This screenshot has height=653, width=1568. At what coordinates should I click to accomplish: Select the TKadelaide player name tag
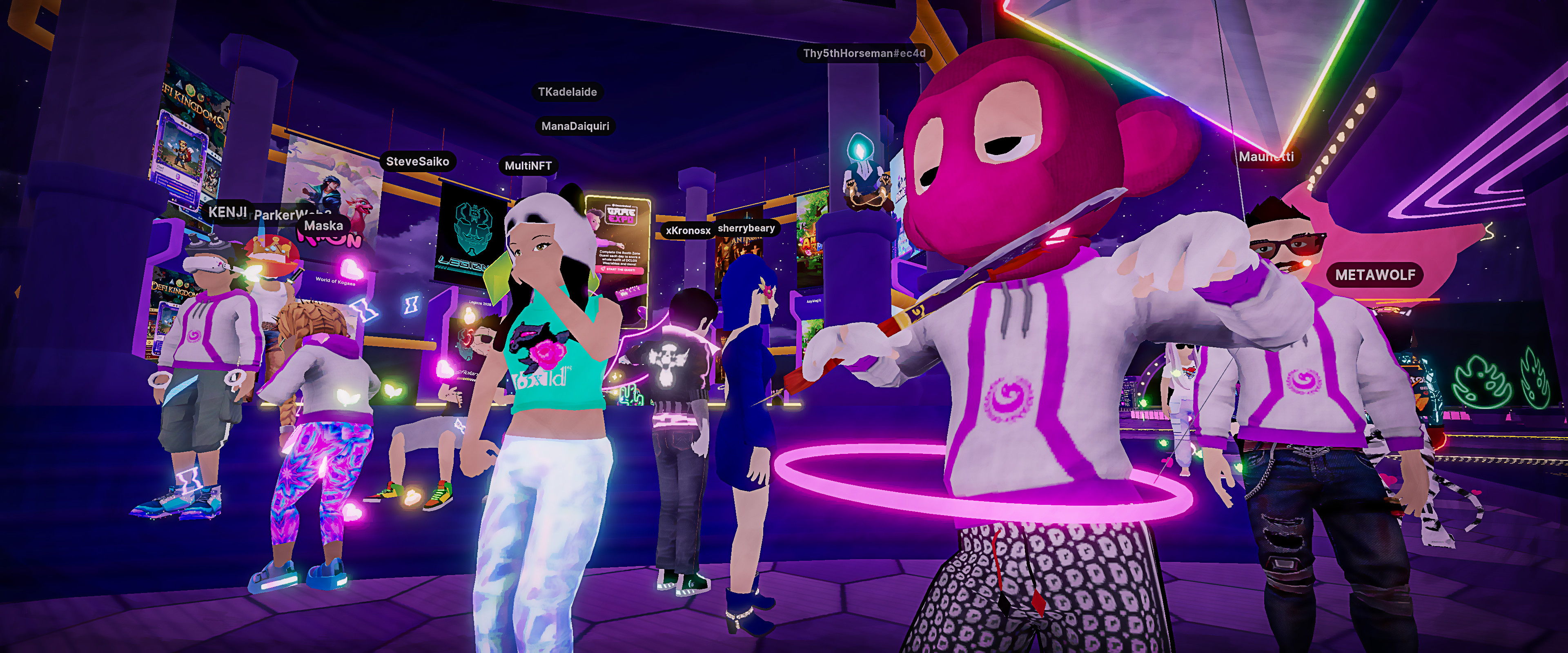tap(567, 92)
